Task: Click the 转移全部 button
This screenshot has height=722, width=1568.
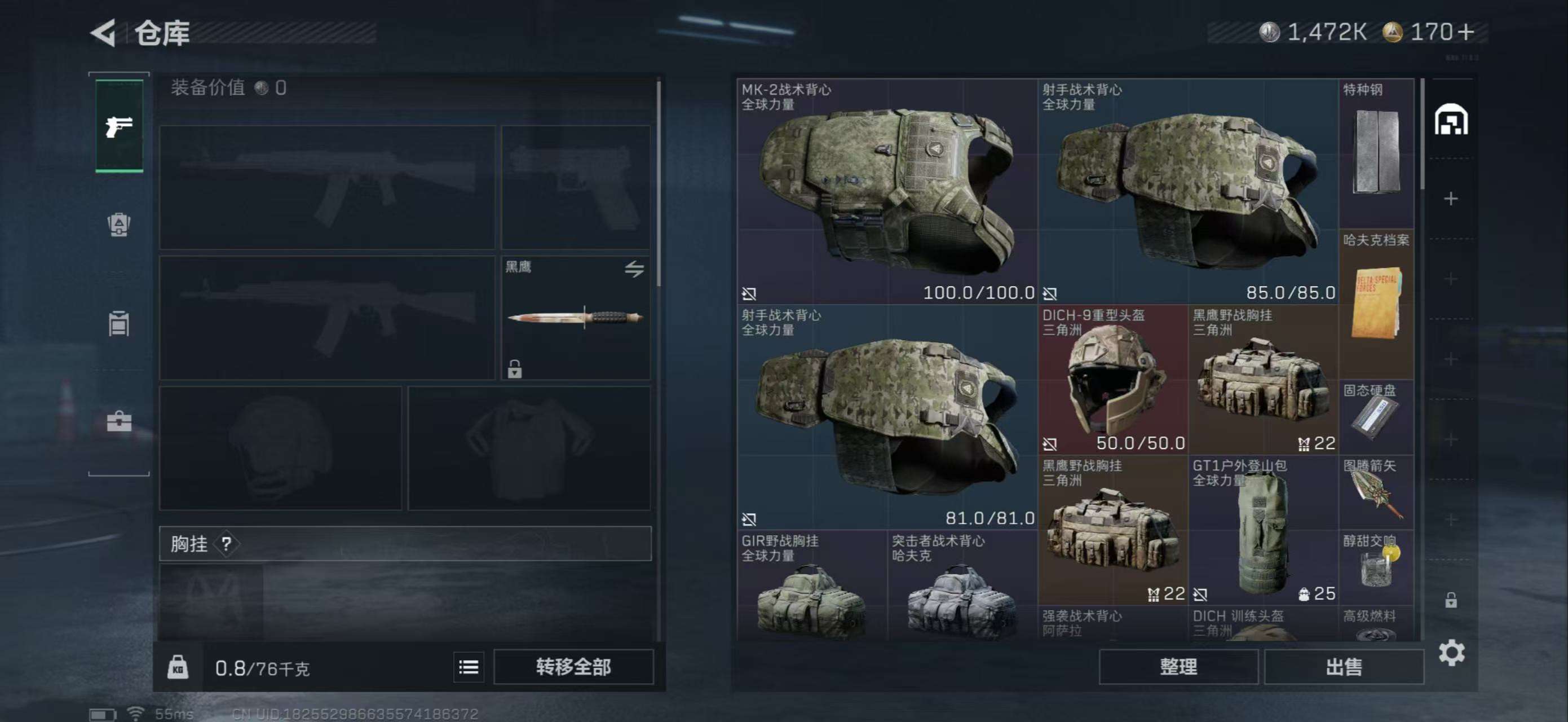Action: 573,667
